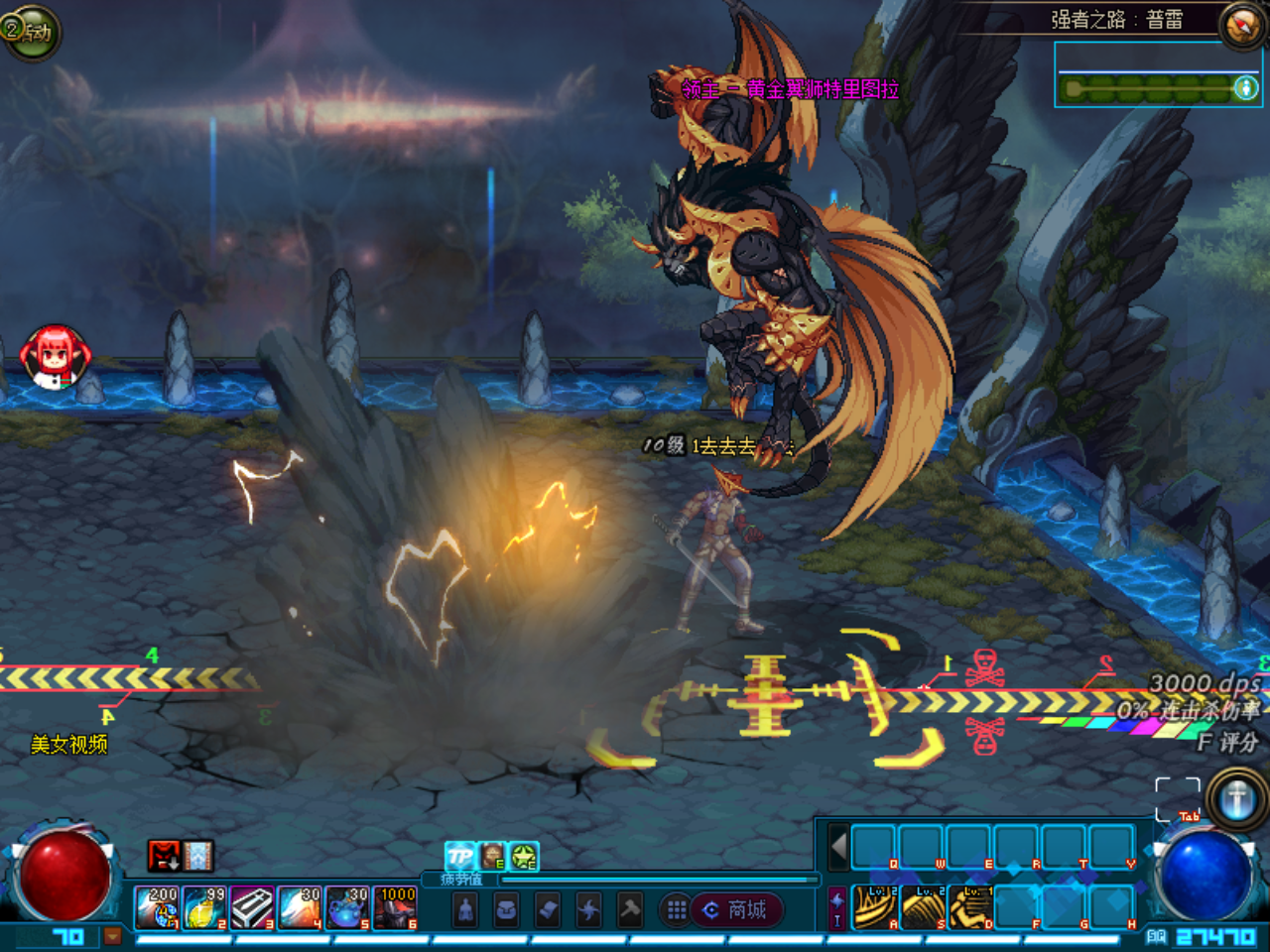Click the green star icon

(524, 856)
